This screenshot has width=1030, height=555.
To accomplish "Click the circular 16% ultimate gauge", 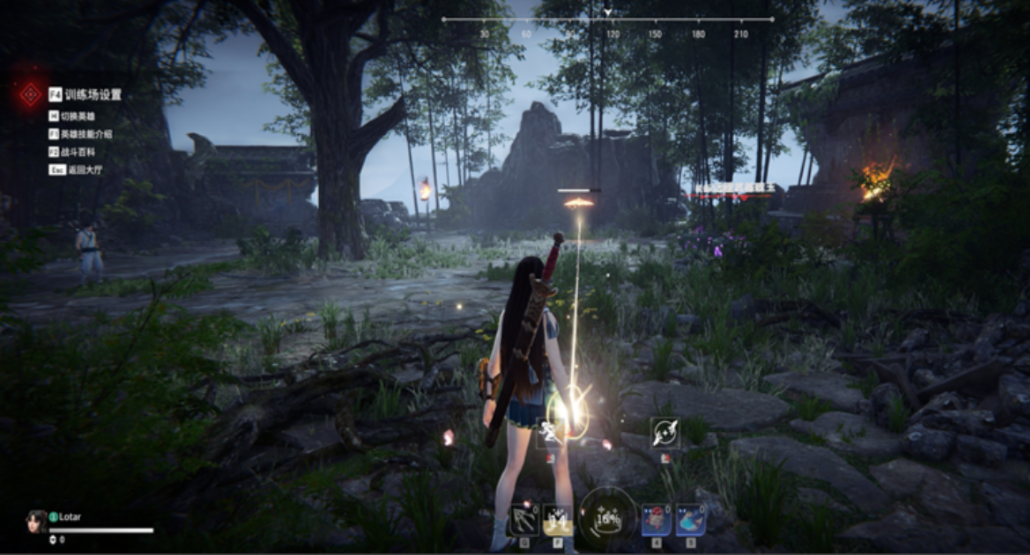I will click(x=607, y=517).
